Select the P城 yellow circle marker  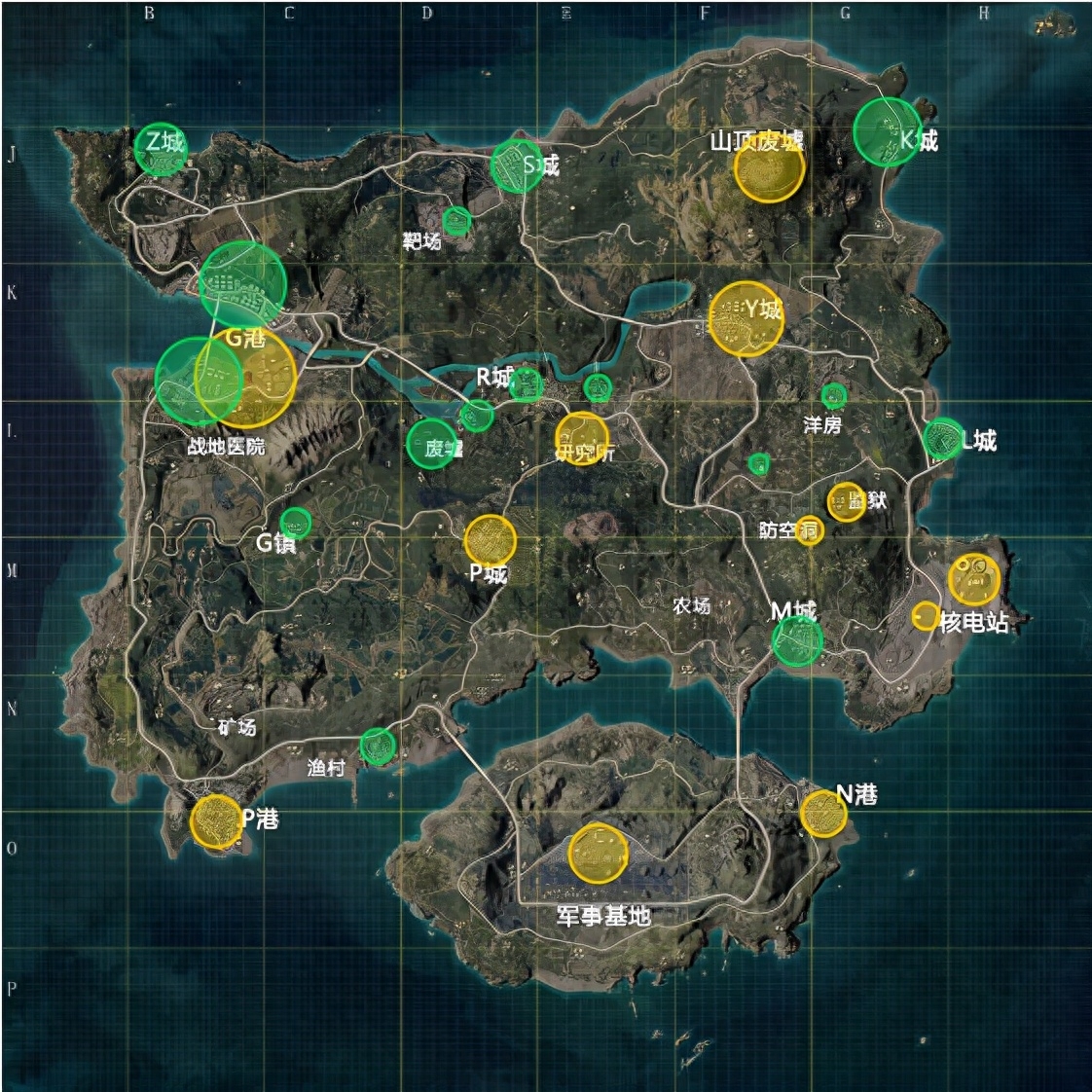490,540
